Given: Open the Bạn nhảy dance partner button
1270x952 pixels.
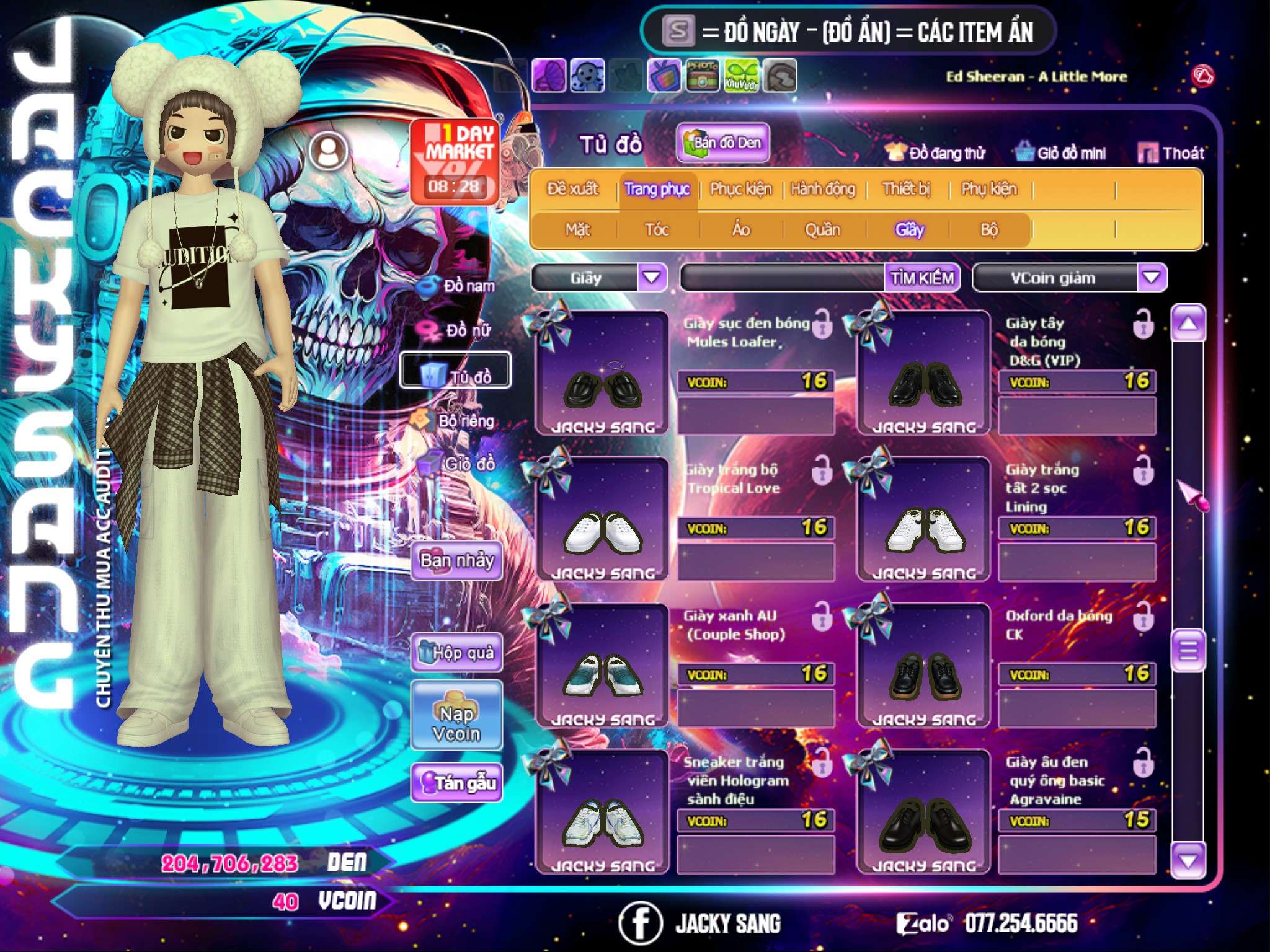Looking at the screenshot, I should tap(456, 561).
